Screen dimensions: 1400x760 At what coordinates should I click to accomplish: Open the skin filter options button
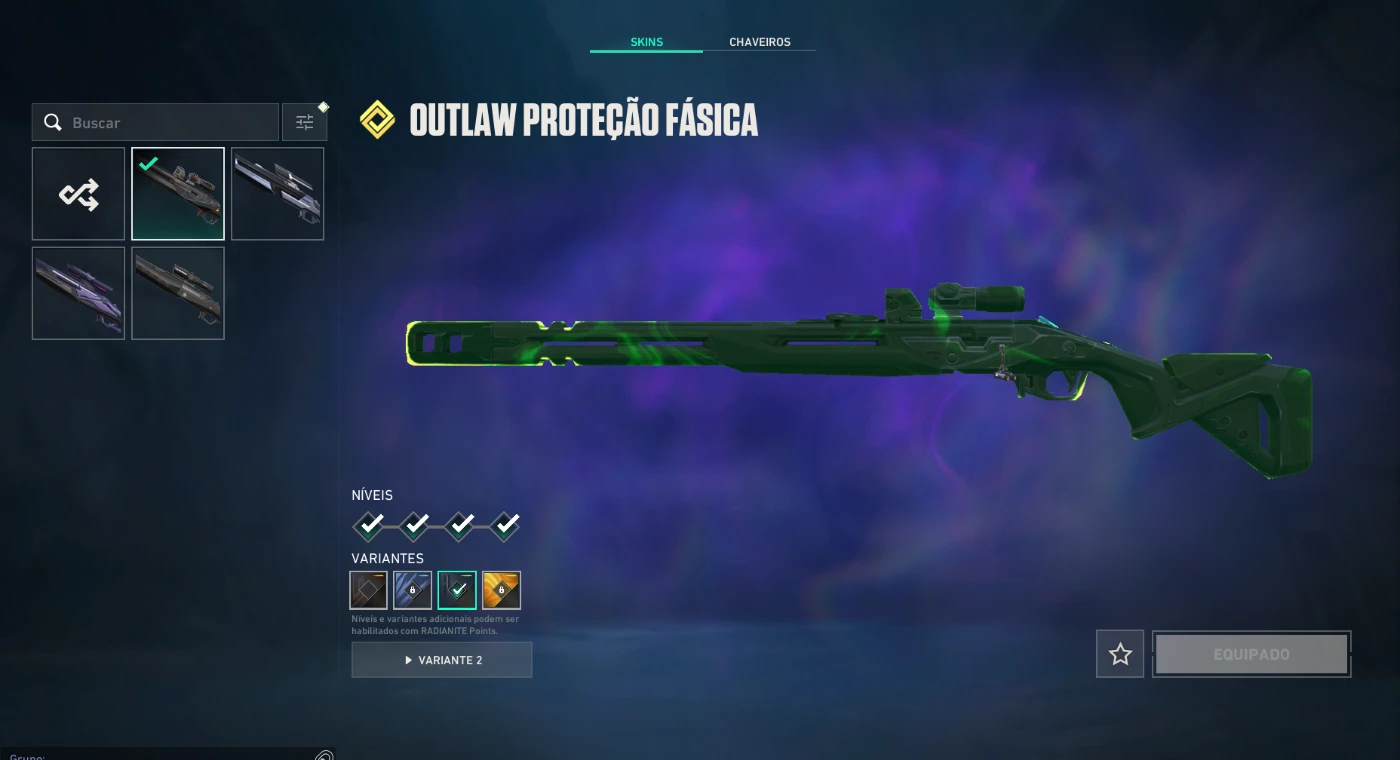304,123
